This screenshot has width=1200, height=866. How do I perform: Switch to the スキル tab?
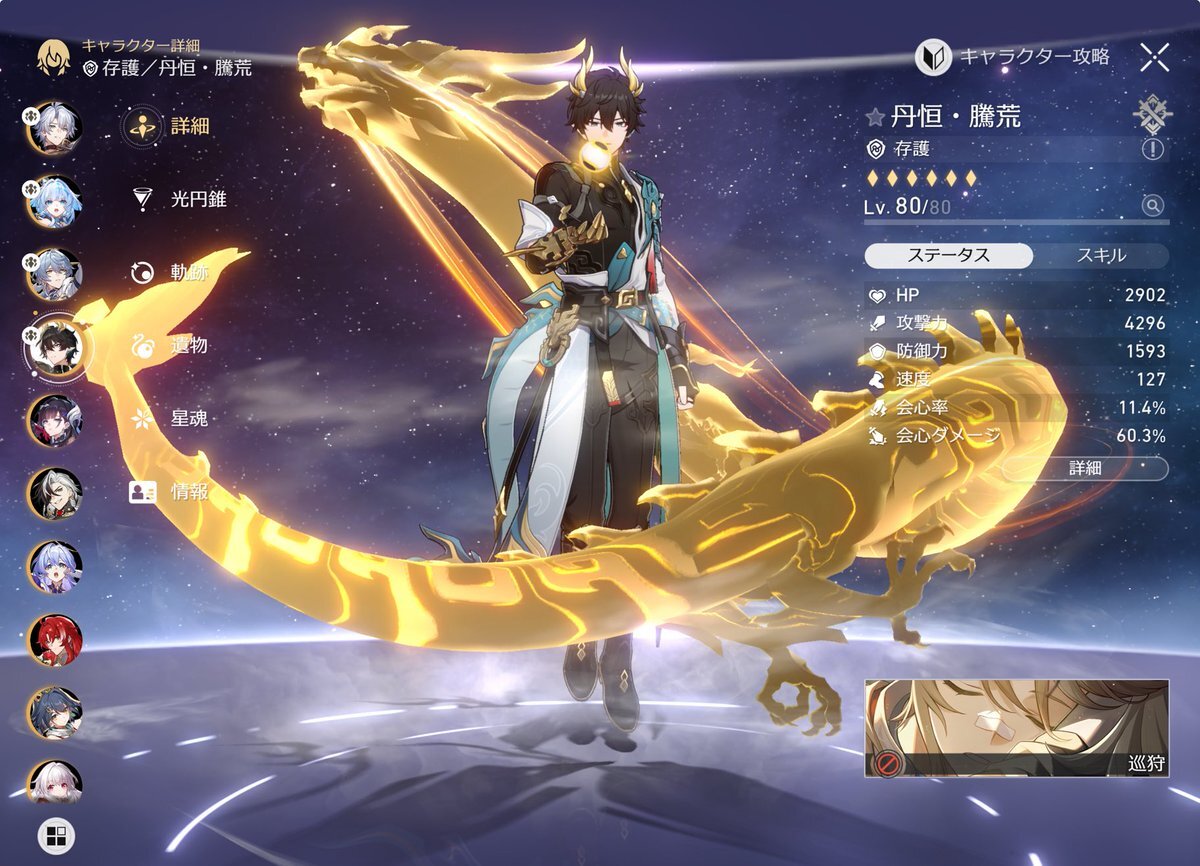point(1101,255)
